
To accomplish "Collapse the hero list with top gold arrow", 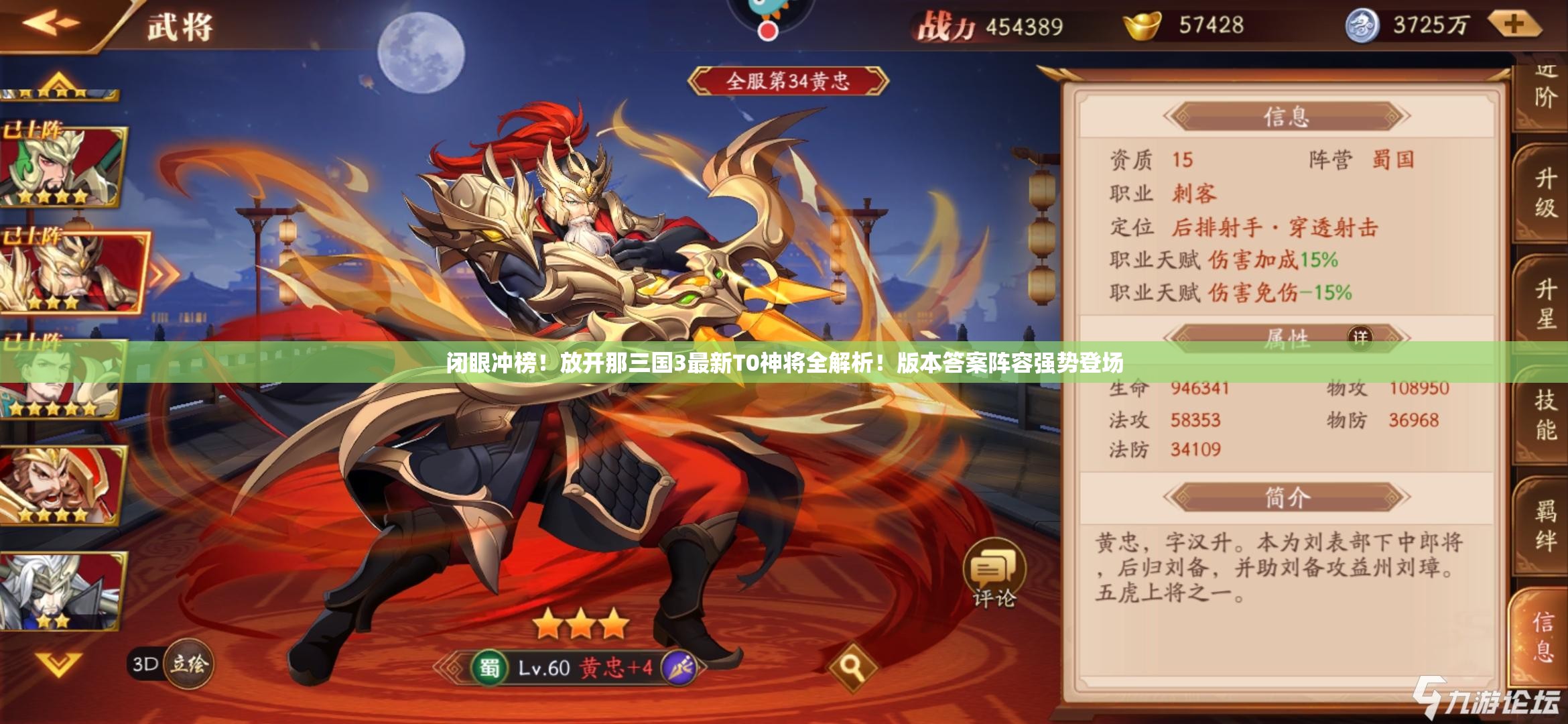I will click(x=59, y=79).
